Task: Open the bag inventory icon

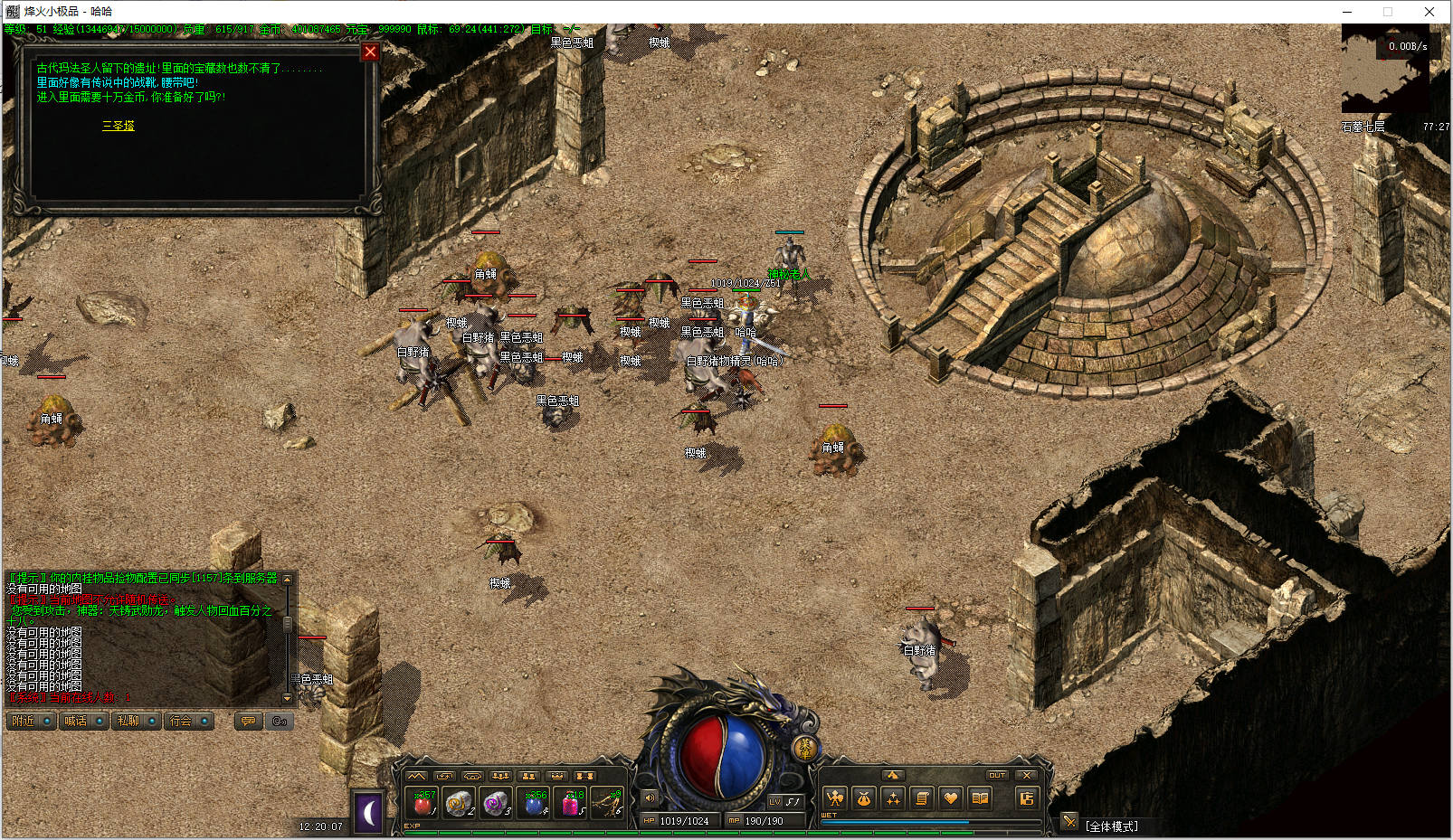Action: [864, 798]
